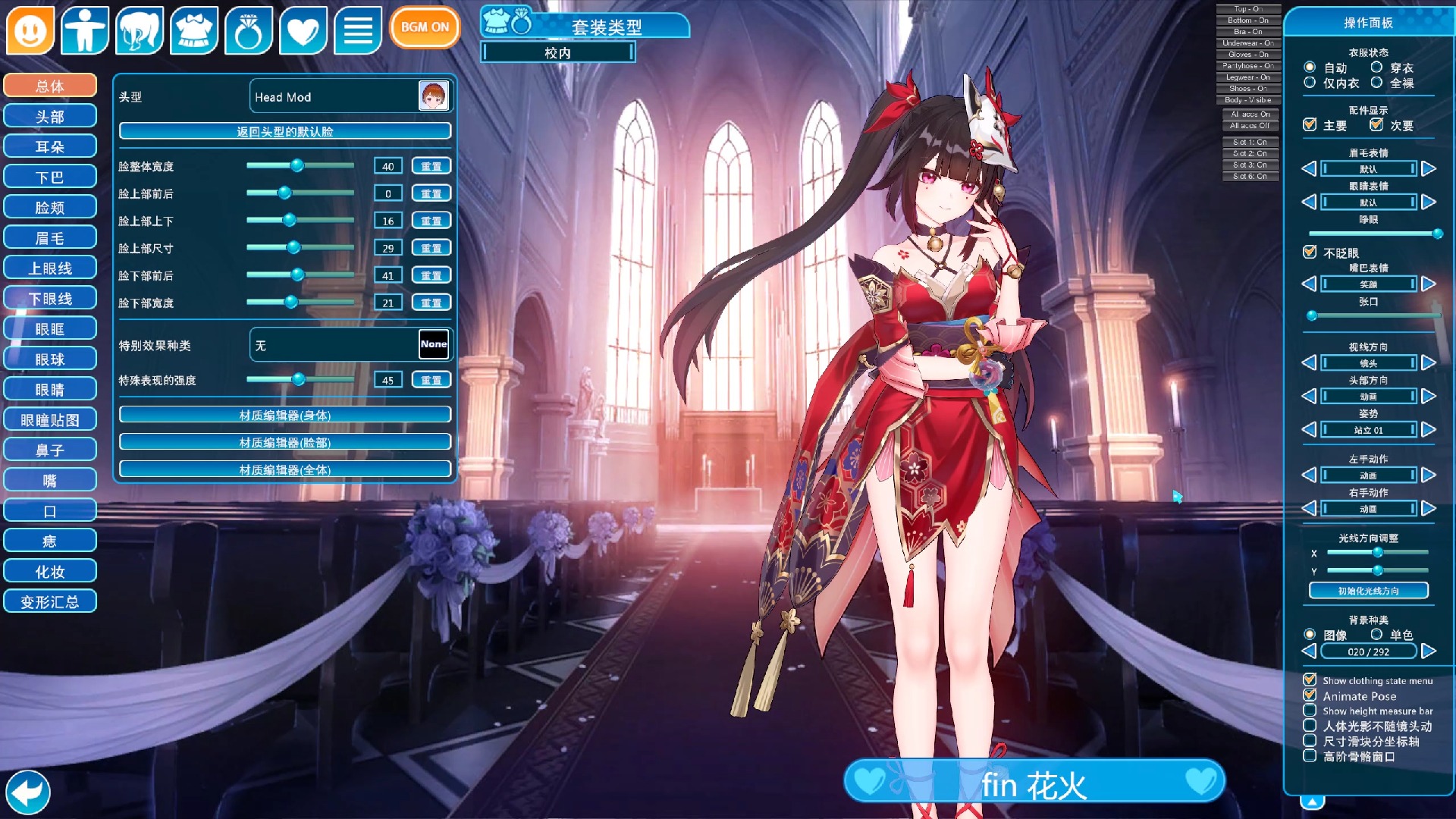1456x819 pixels.
Task: Open the hair category icon
Action: (140, 30)
